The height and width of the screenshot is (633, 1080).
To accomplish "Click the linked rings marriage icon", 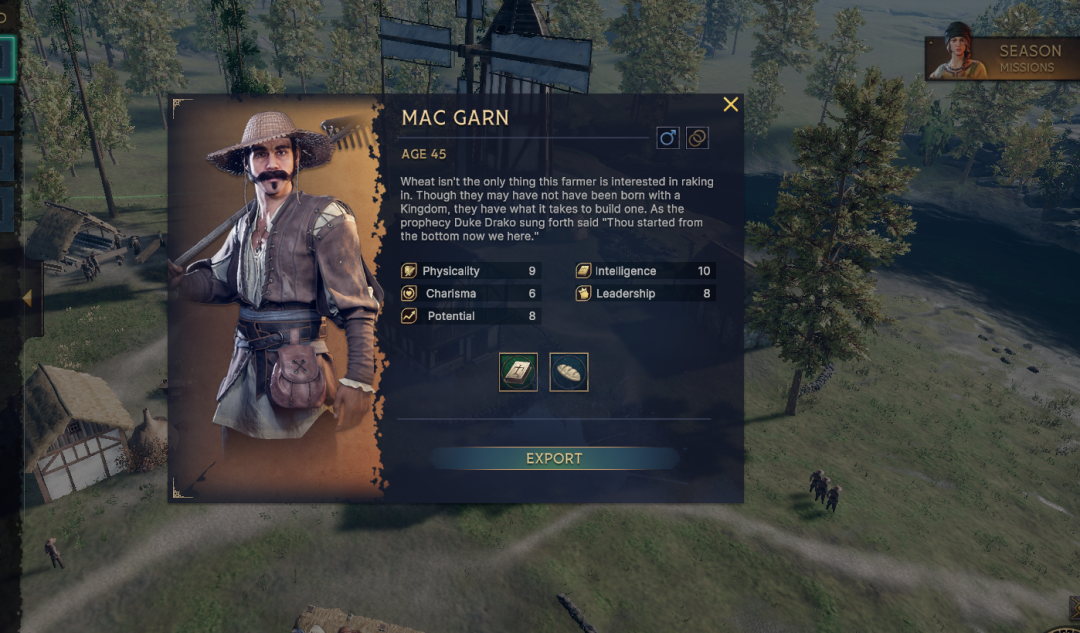I will point(697,138).
